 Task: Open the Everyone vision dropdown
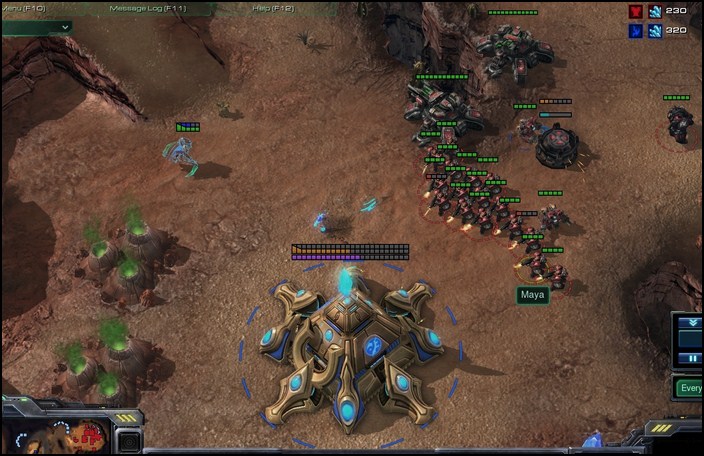click(688, 388)
